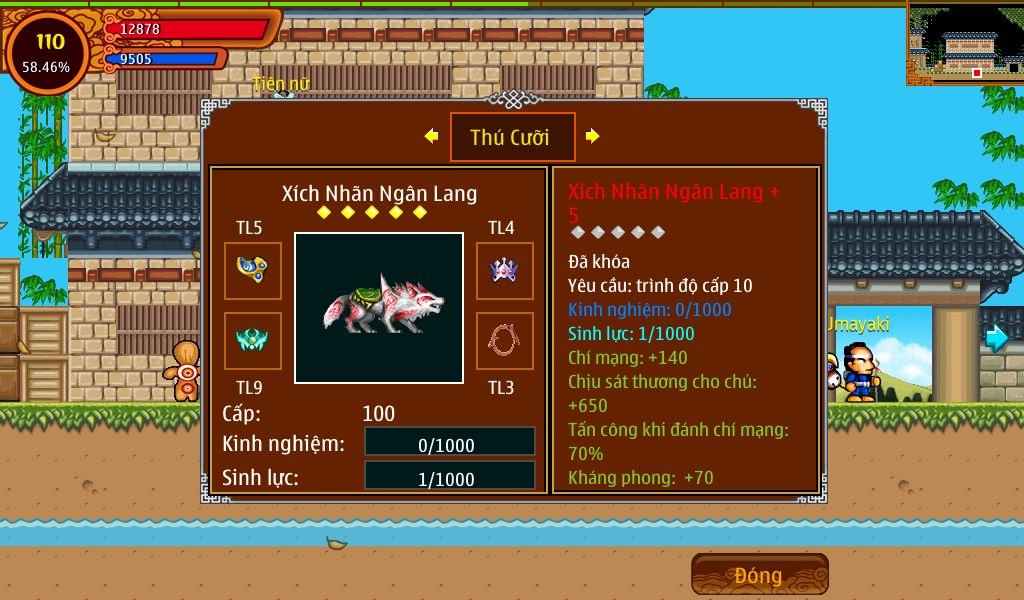Click the Xích Nhãn Ngân Lang wolf portrait

(379, 308)
